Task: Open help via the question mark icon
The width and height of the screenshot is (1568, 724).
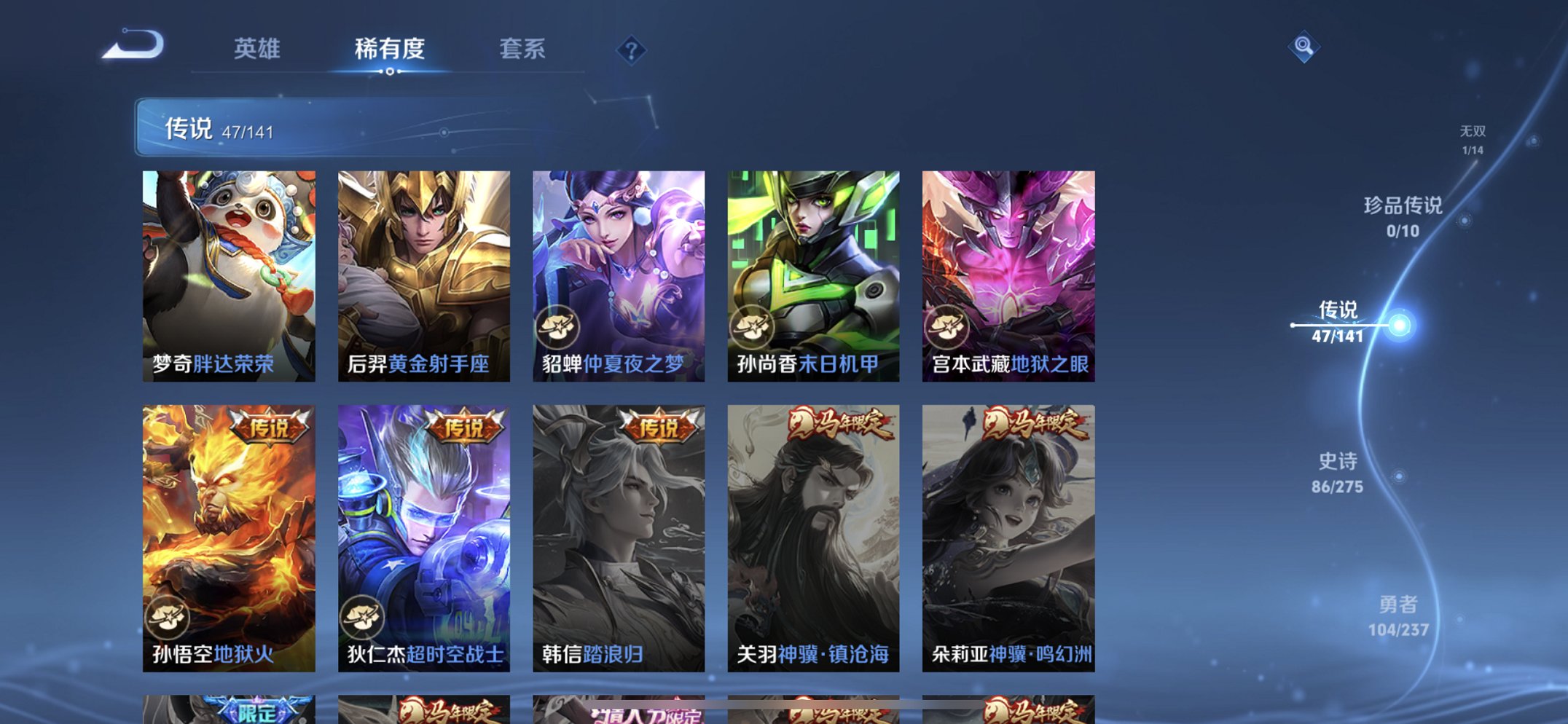Action: pyautogui.click(x=631, y=50)
